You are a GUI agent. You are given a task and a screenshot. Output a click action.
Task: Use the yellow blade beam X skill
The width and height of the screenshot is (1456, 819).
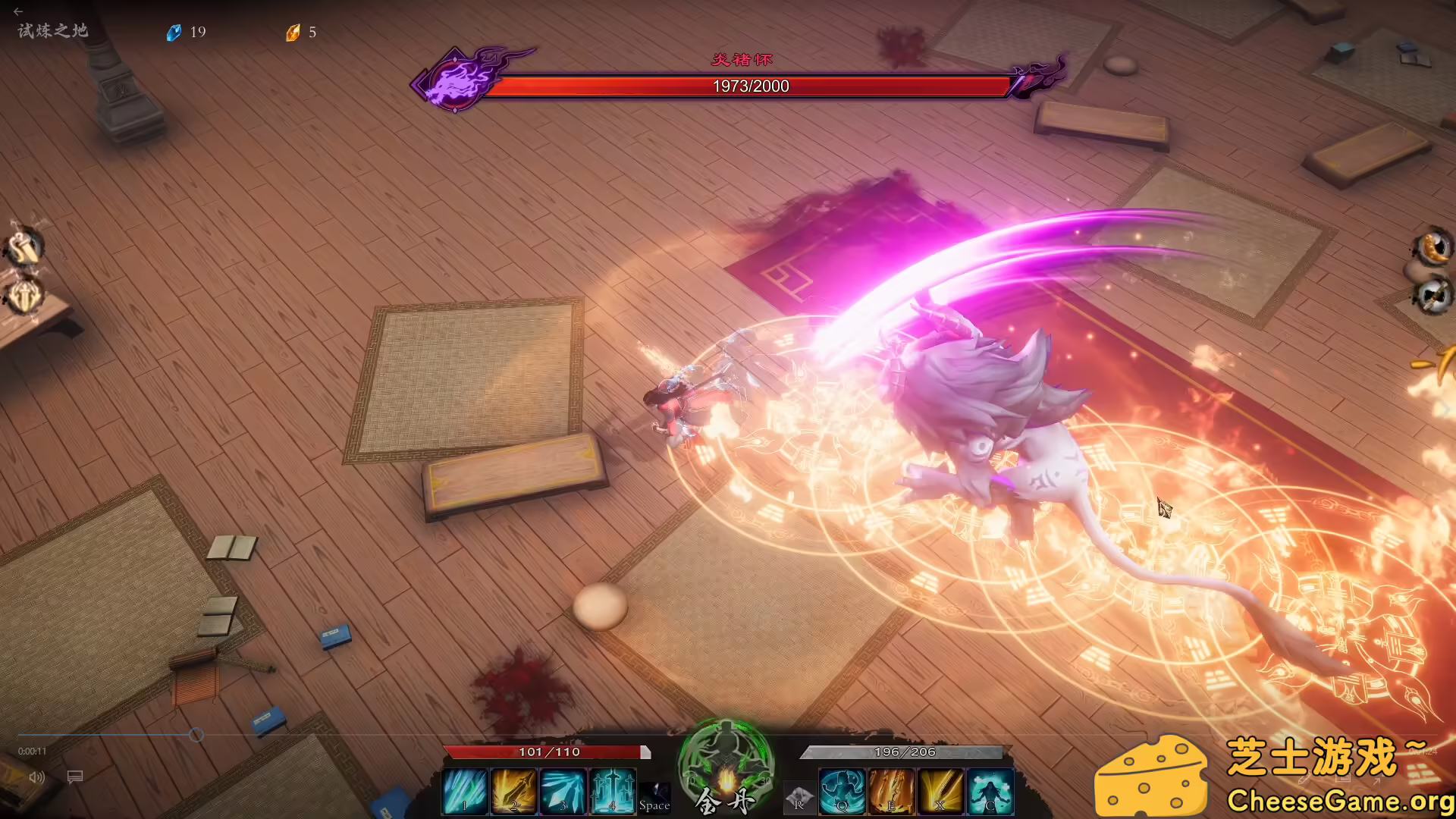tap(940, 792)
